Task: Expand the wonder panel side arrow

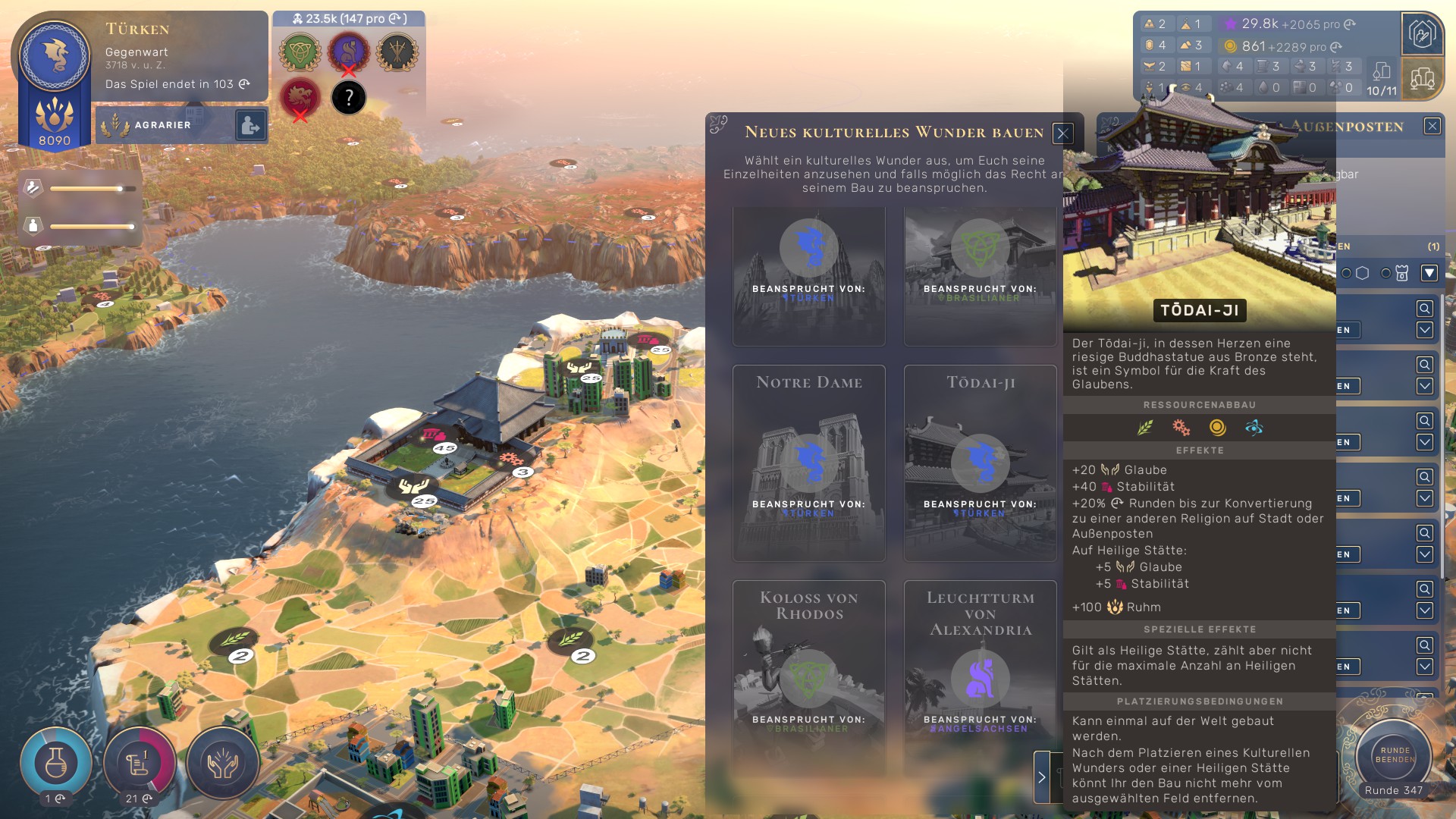Action: pos(1041,777)
